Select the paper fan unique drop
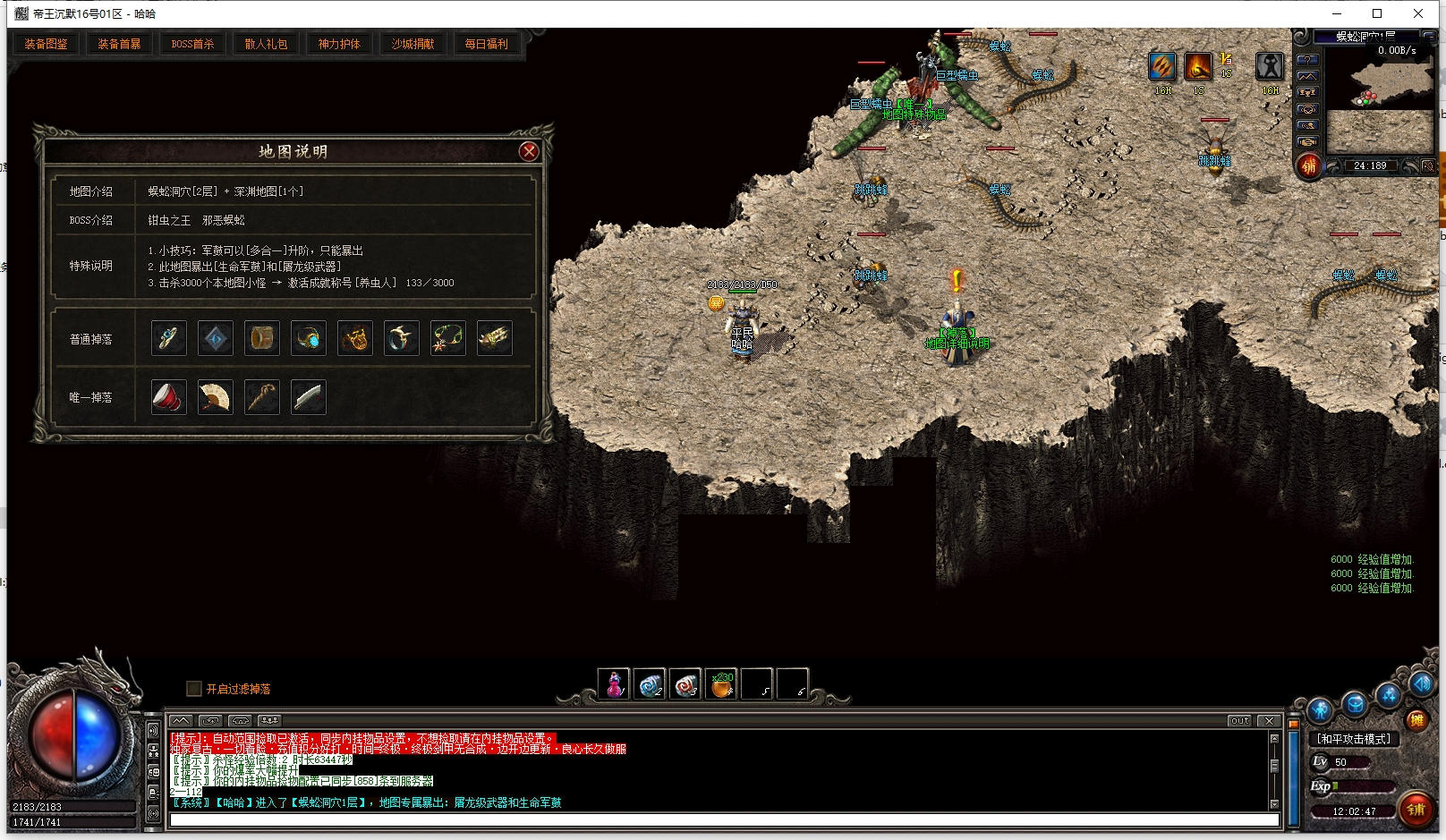 215,397
